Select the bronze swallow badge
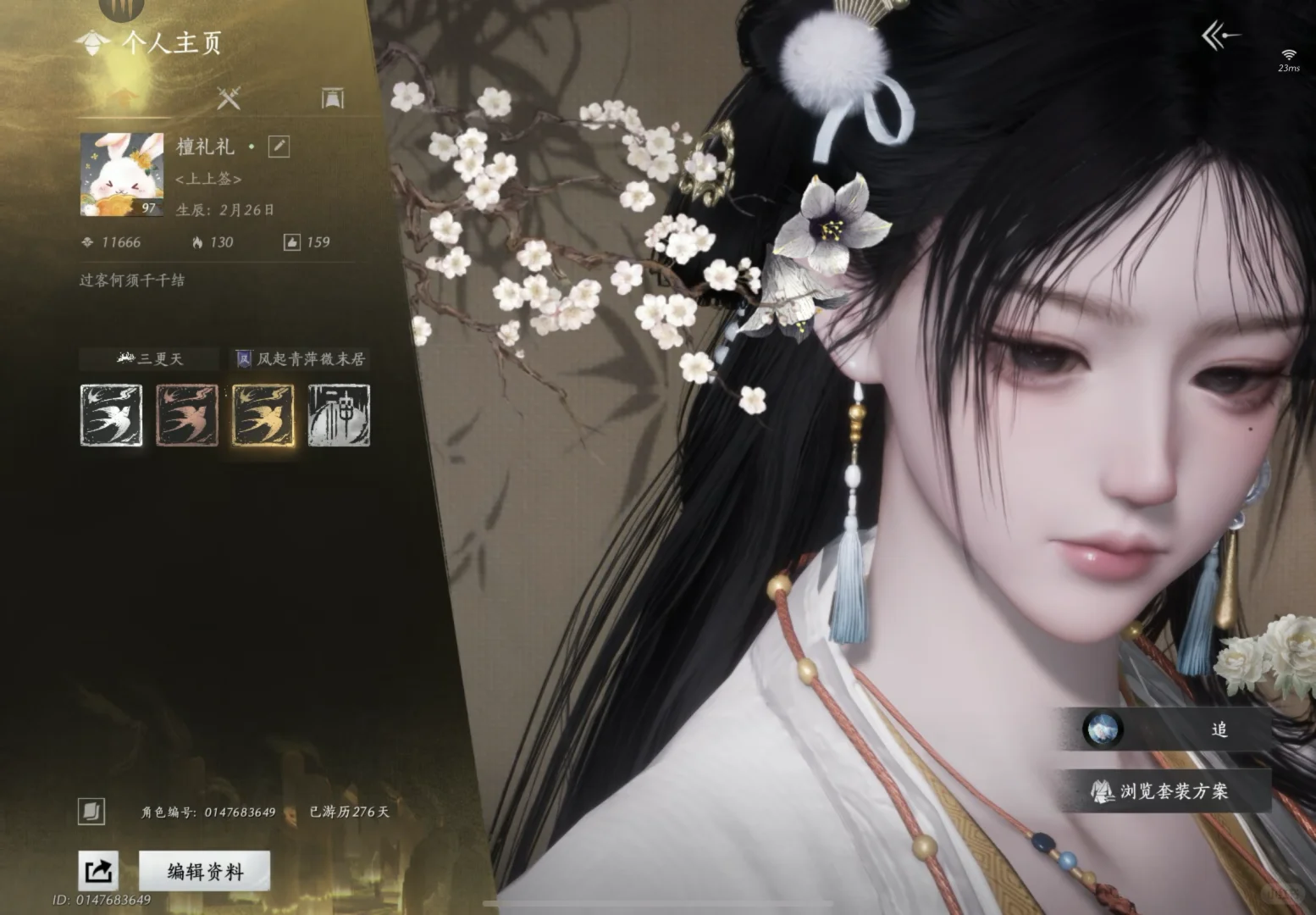Screen dimensions: 1316x915 pos(187,415)
